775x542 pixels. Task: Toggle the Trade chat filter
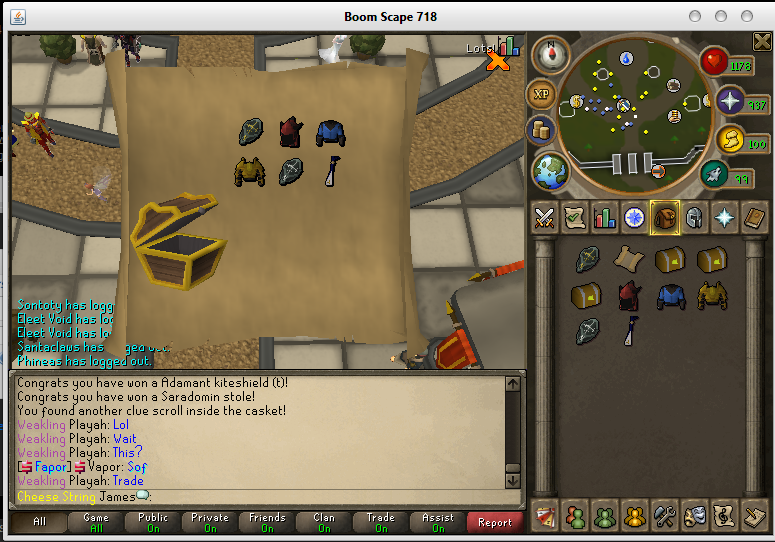click(x=381, y=522)
